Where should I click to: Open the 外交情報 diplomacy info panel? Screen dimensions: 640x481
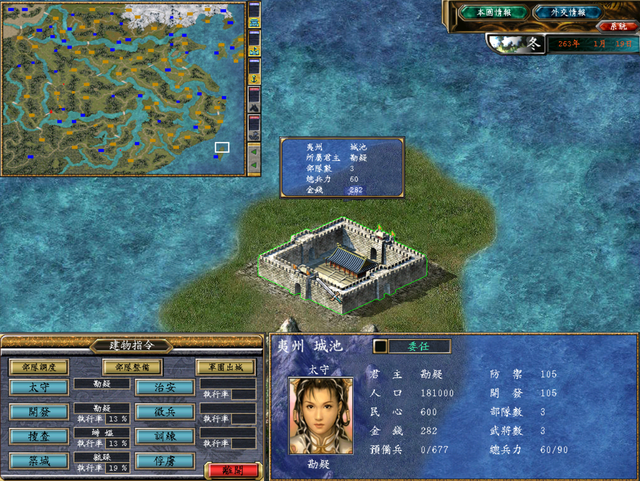coord(567,12)
